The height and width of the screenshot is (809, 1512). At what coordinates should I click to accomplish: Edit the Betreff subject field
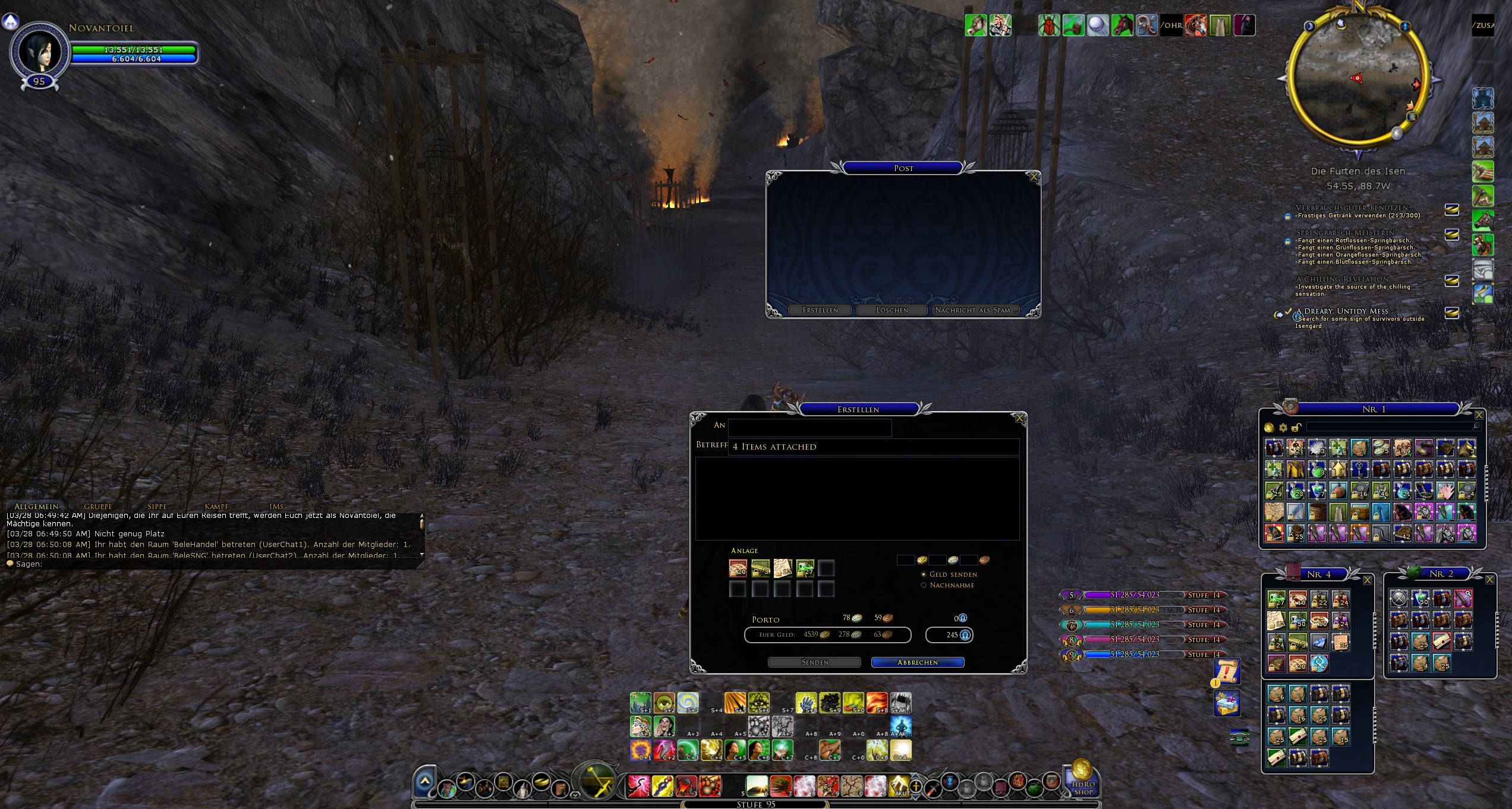[x=874, y=447]
